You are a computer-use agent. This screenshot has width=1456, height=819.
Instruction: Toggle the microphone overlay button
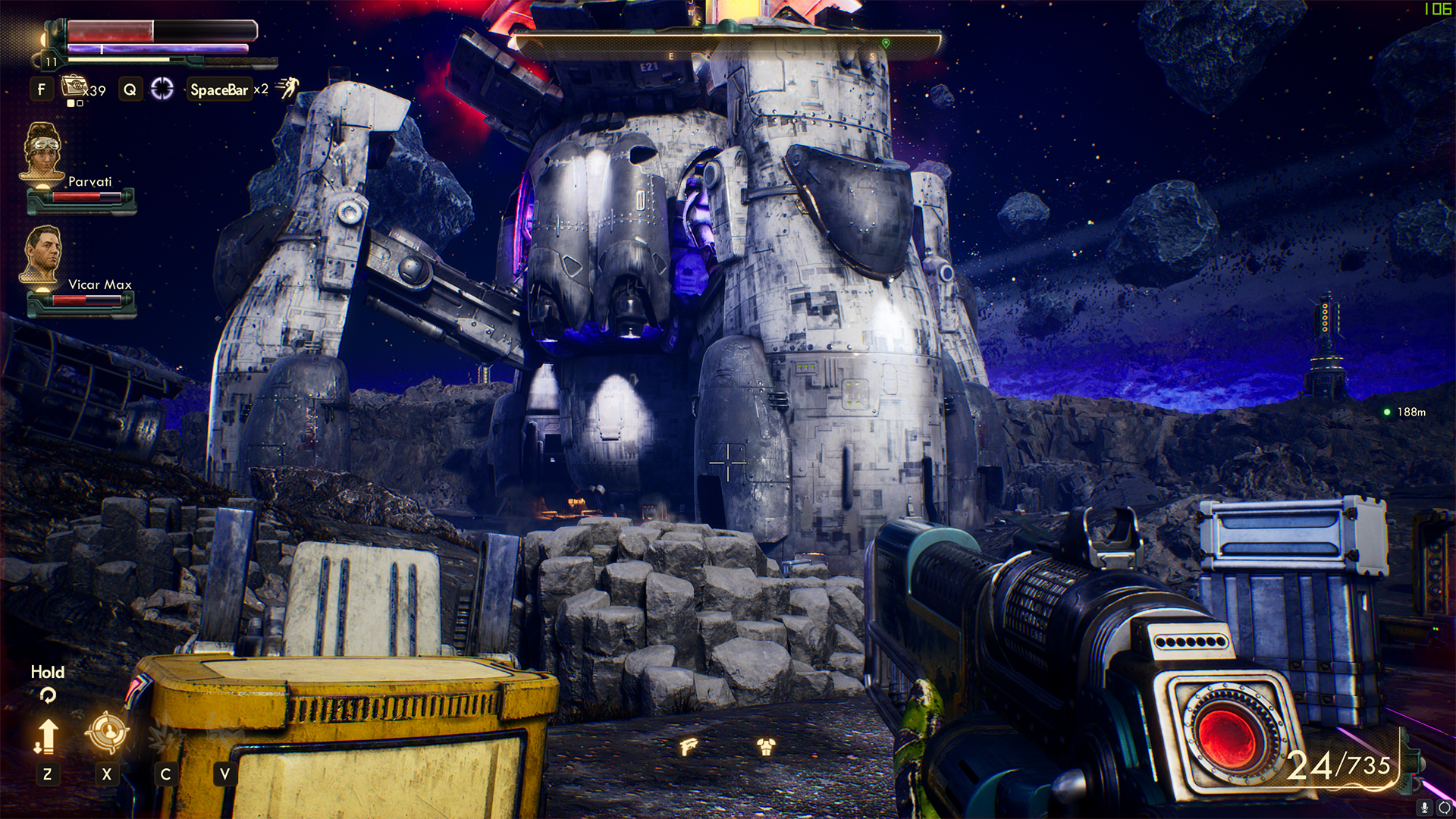[x=1425, y=808]
